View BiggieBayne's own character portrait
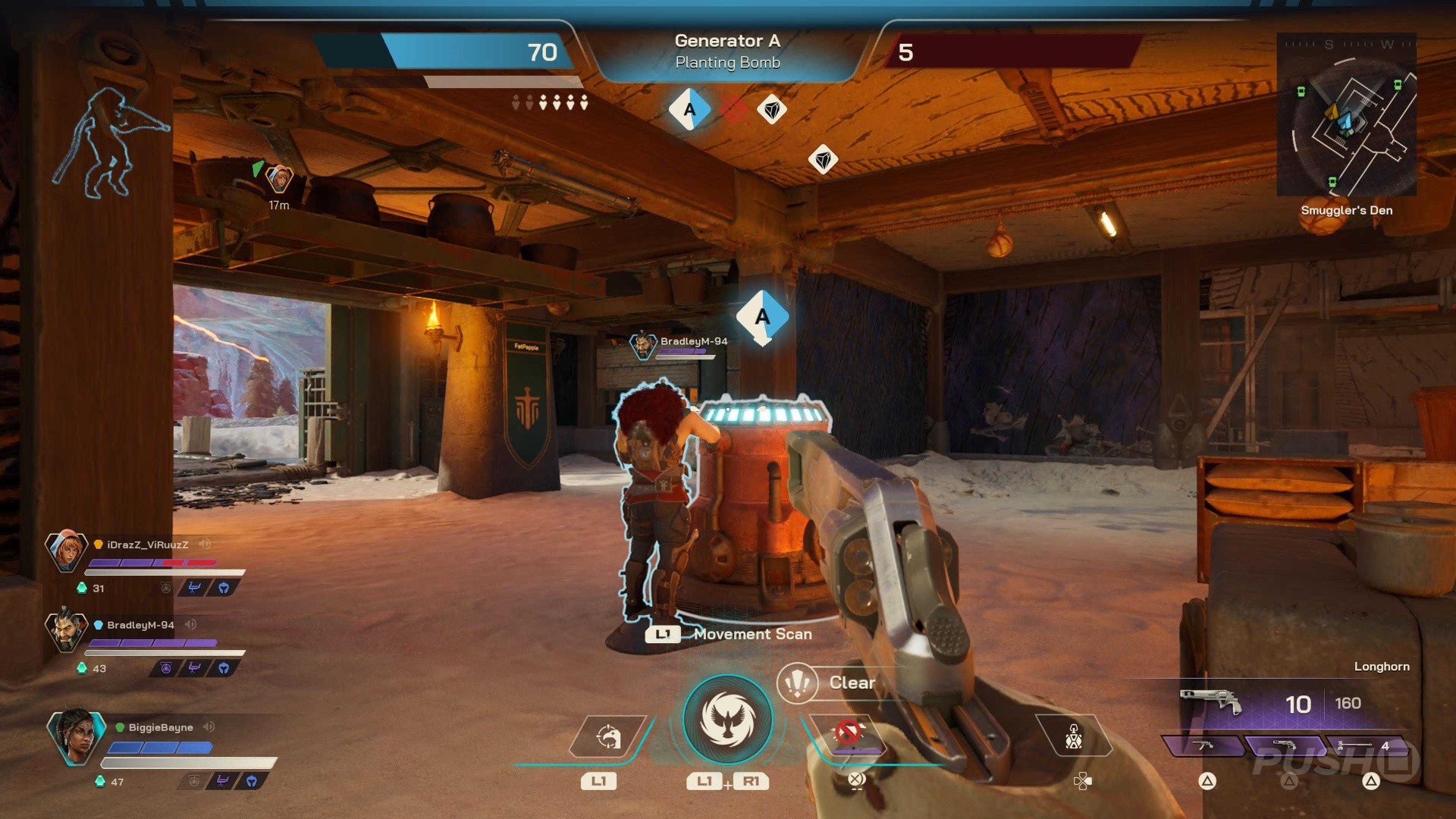Screen dimensions: 1456x819 (76, 734)
